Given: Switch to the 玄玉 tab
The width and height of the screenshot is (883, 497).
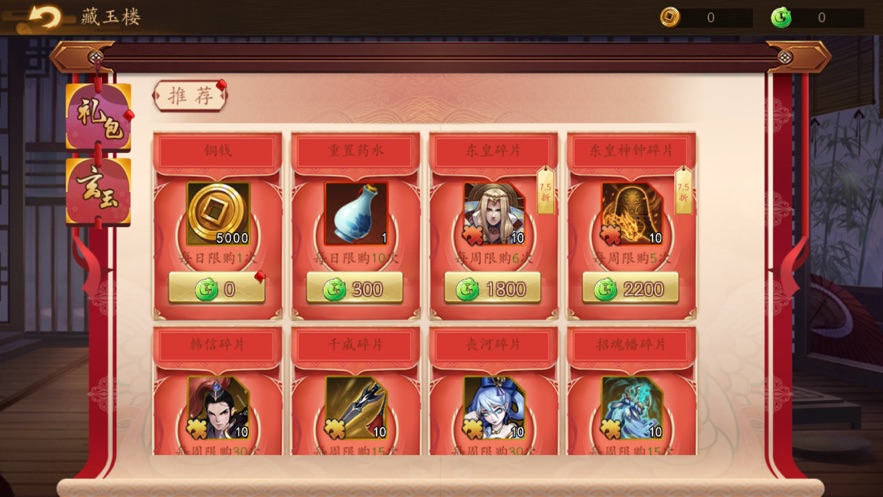Looking at the screenshot, I should (x=98, y=190).
